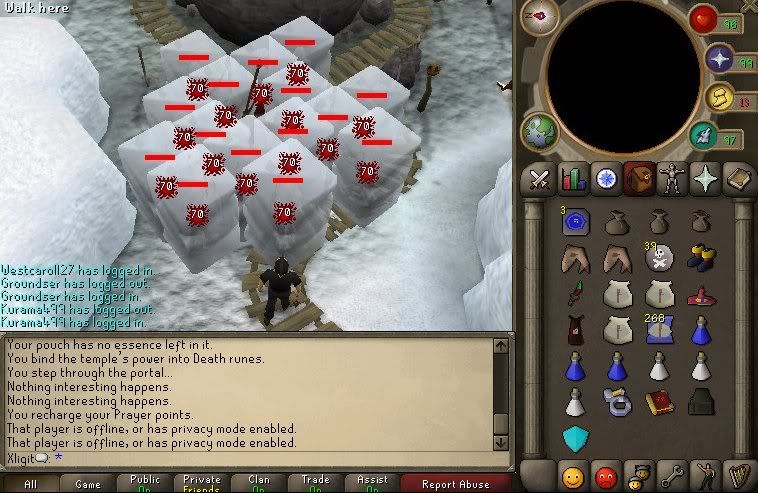Switch chat filter to All
The image size is (758, 493).
click(30, 484)
